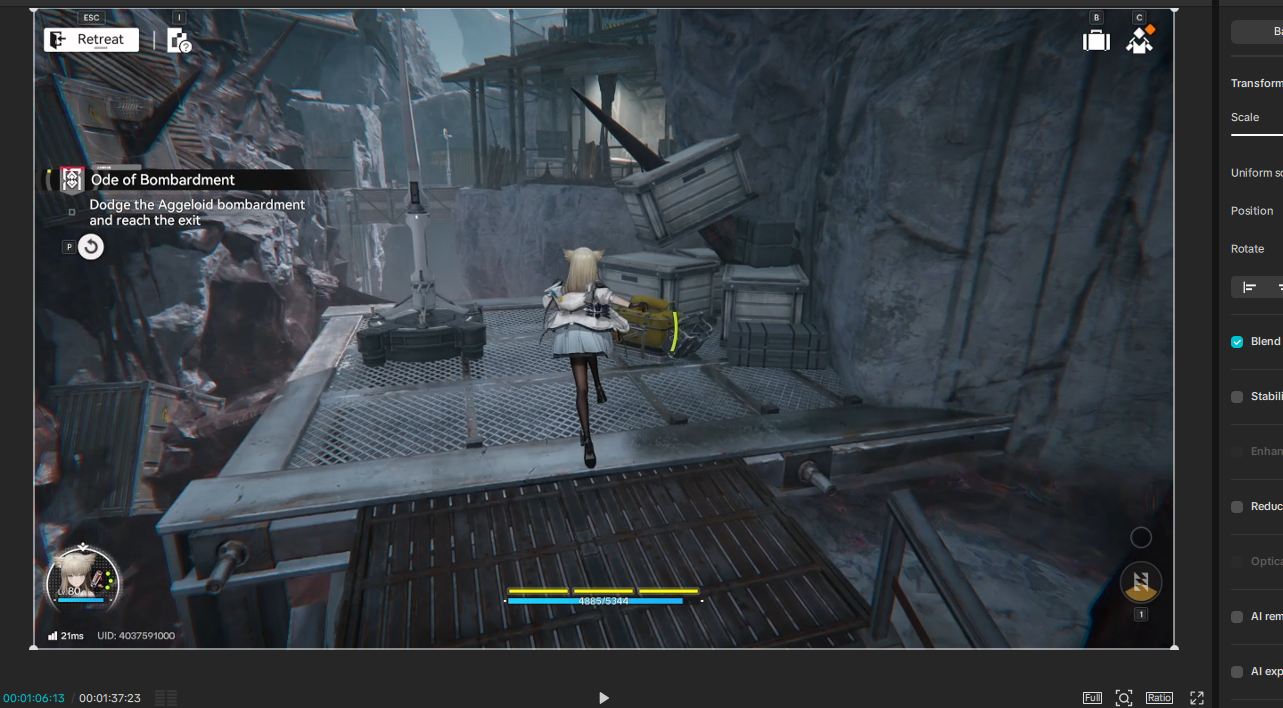Click the circular restart arrow icon

pos(91,247)
